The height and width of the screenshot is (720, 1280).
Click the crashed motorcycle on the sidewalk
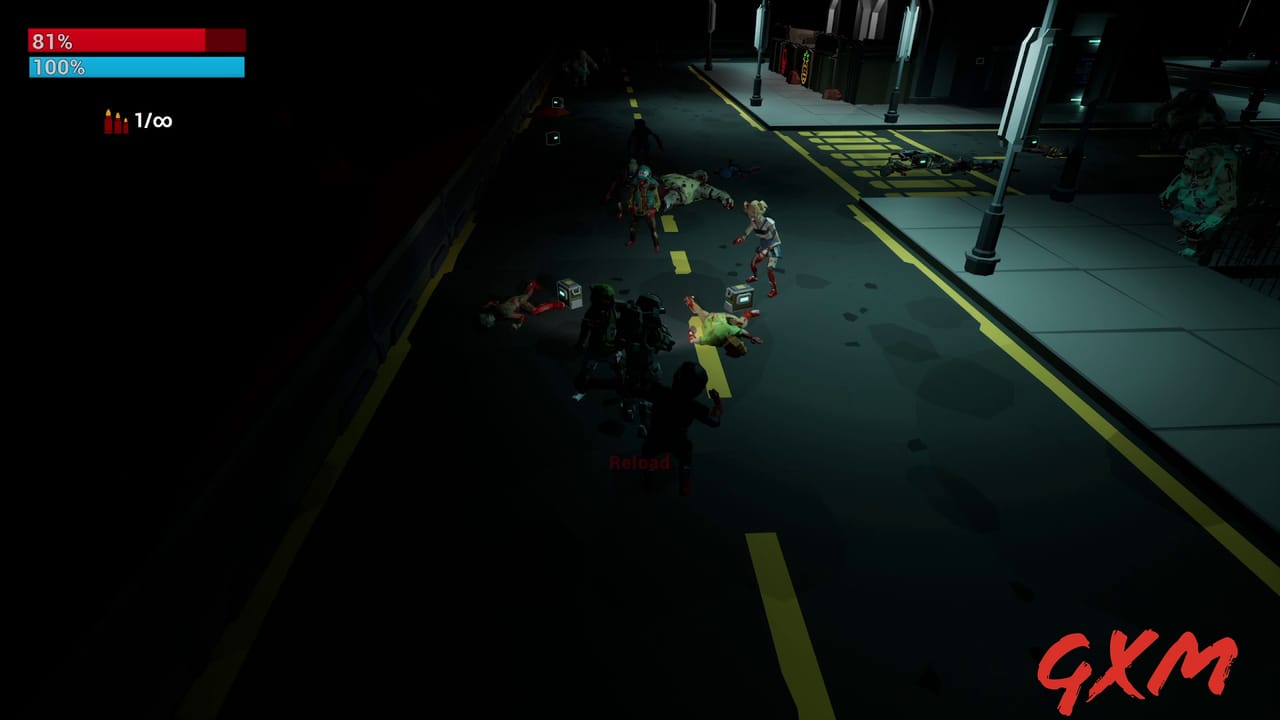[x=920, y=162]
